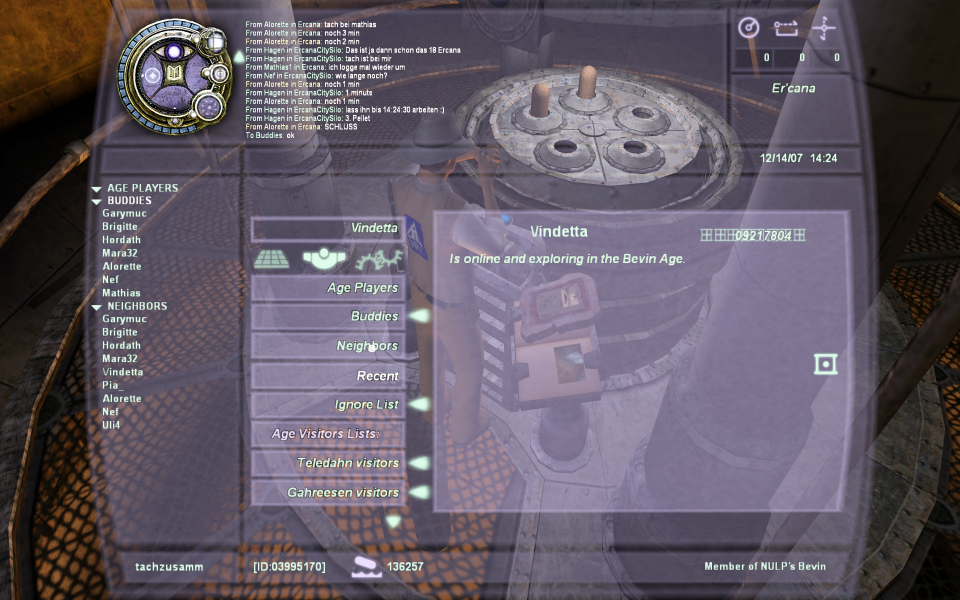Image resolution: width=960 pixels, height=600 pixels.
Task: Select Uli4 in the neighbors list
Action: [x=110, y=425]
